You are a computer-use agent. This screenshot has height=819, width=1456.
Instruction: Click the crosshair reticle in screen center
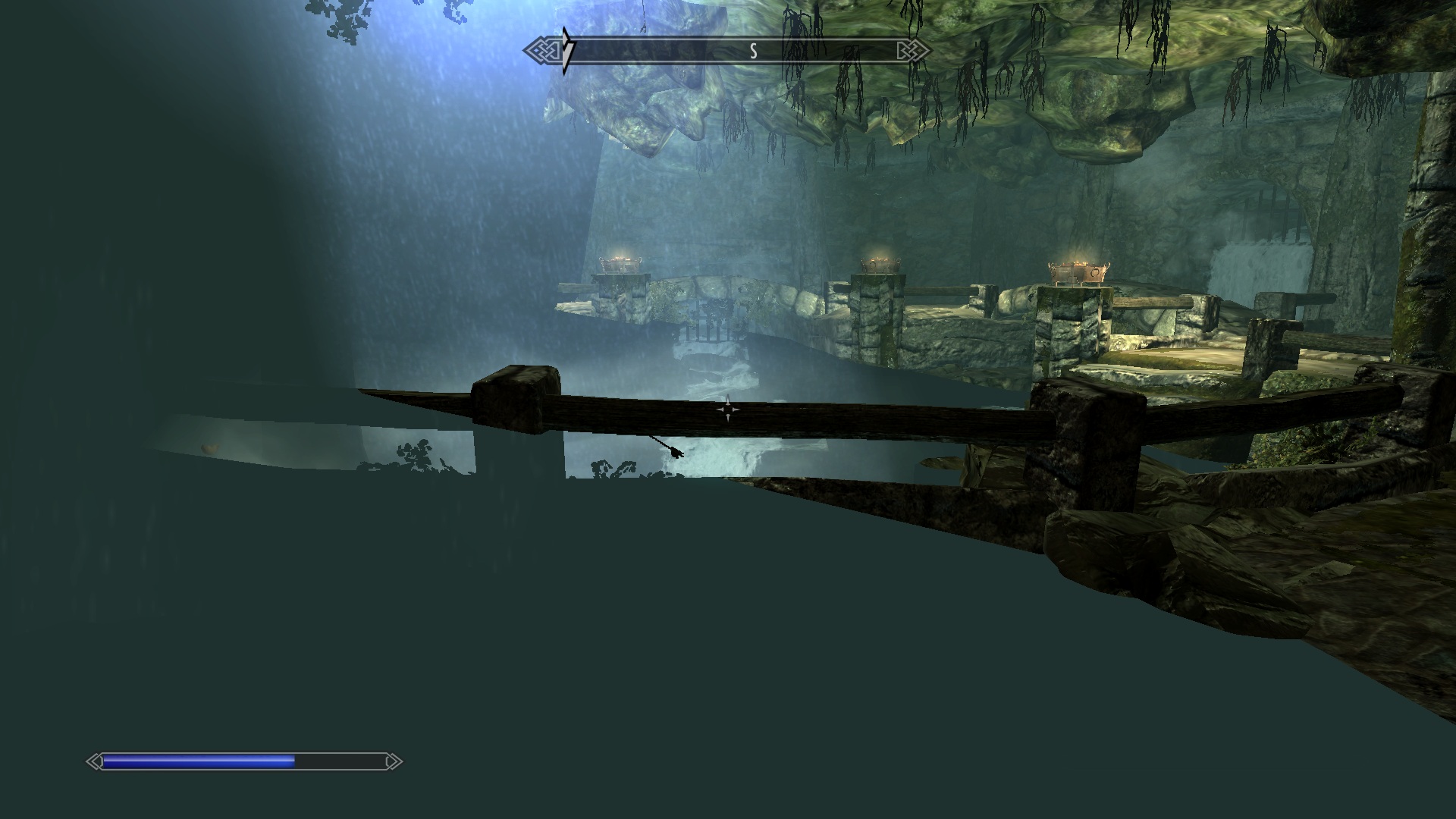click(728, 409)
